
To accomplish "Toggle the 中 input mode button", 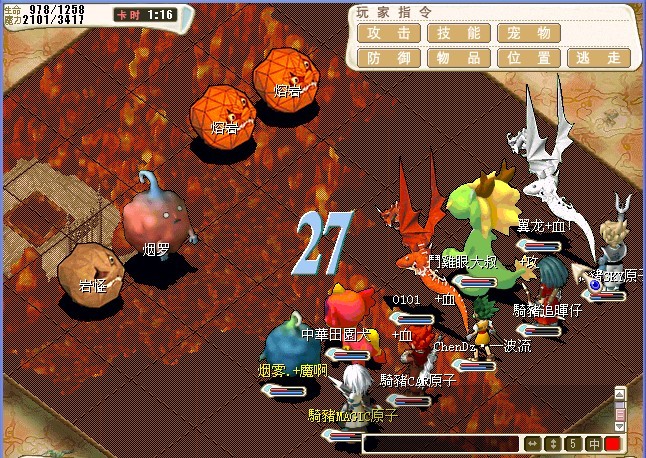I will click(593, 443).
